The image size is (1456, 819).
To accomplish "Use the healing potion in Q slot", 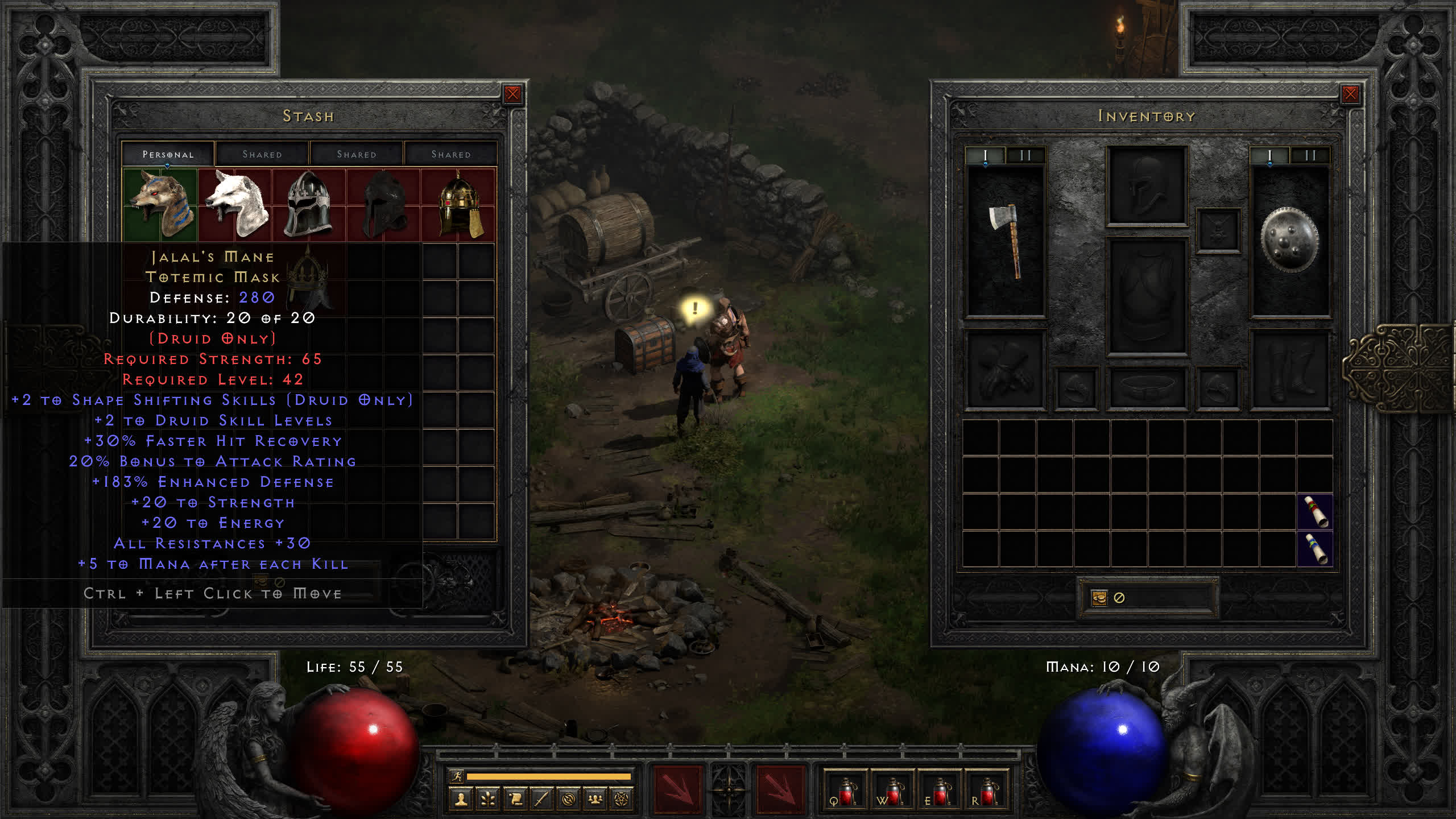I will point(845,791).
